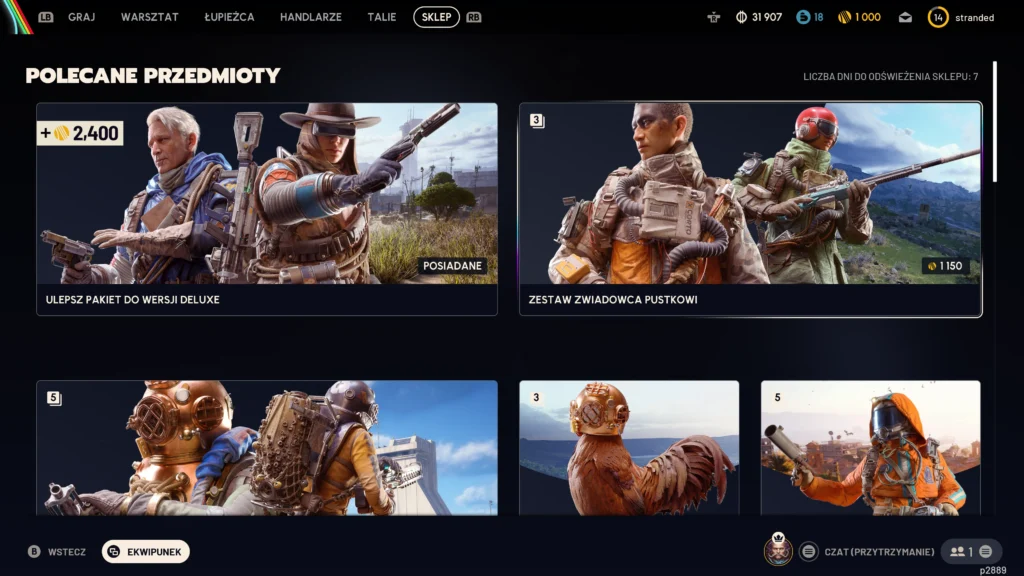This screenshot has width=1024, height=576.
Task: Open the mail envelope icon
Action: pos(905,17)
